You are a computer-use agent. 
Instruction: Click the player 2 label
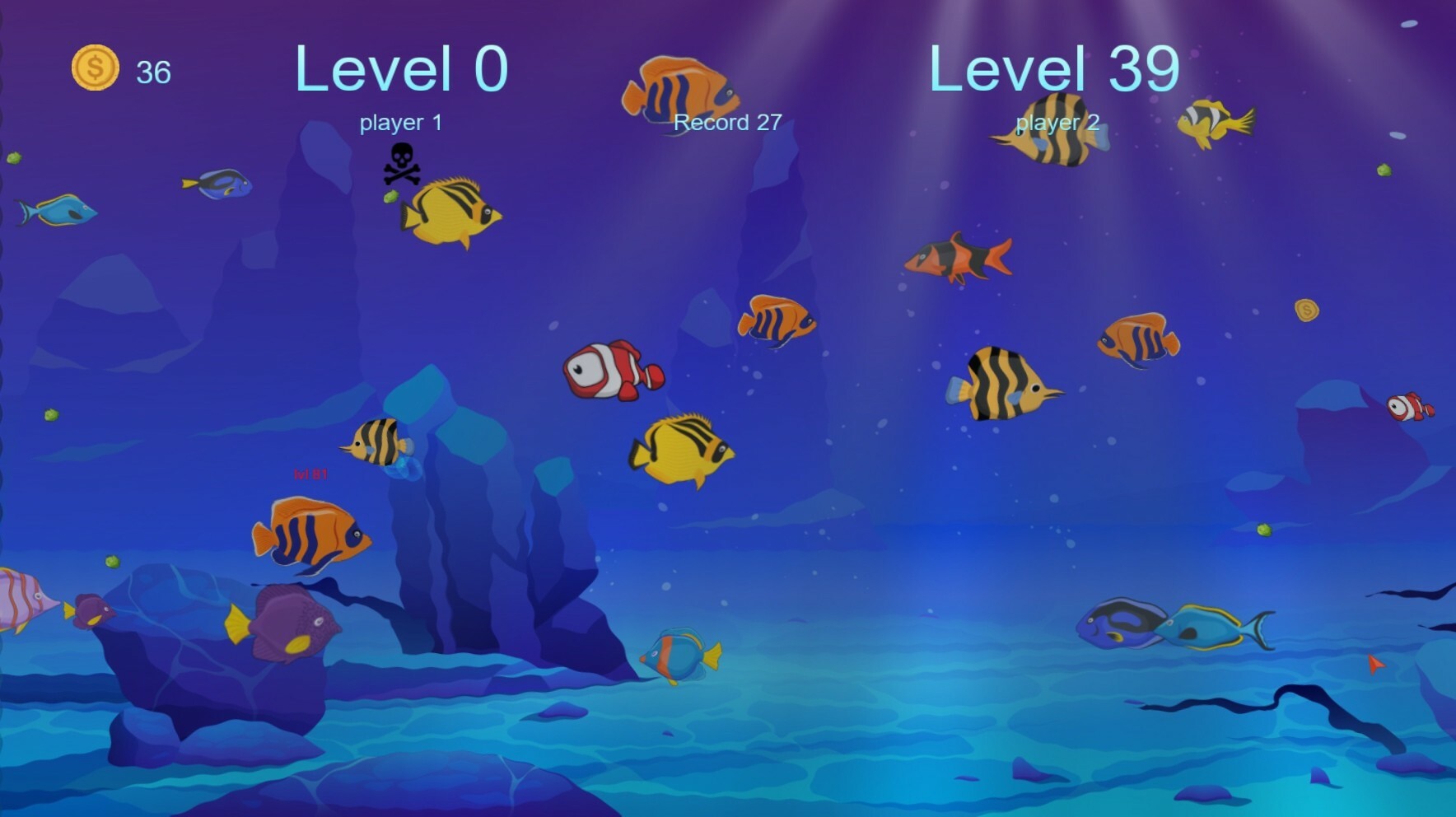pyautogui.click(x=1057, y=122)
